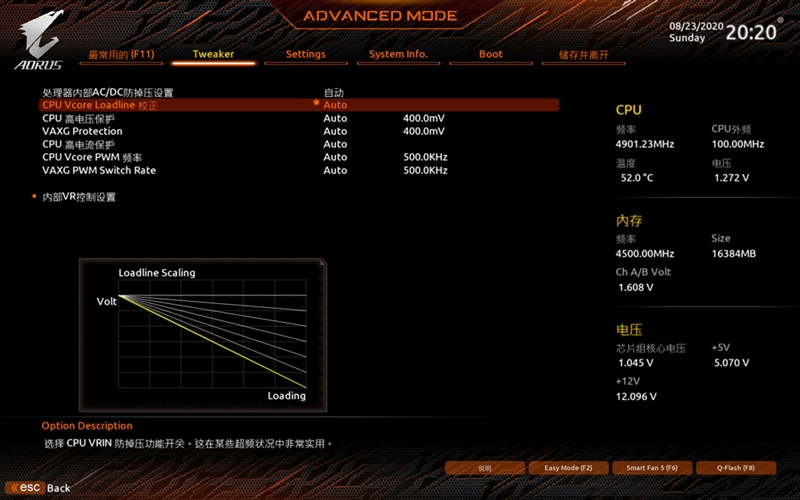Open the Settings tab

pos(305,54)
